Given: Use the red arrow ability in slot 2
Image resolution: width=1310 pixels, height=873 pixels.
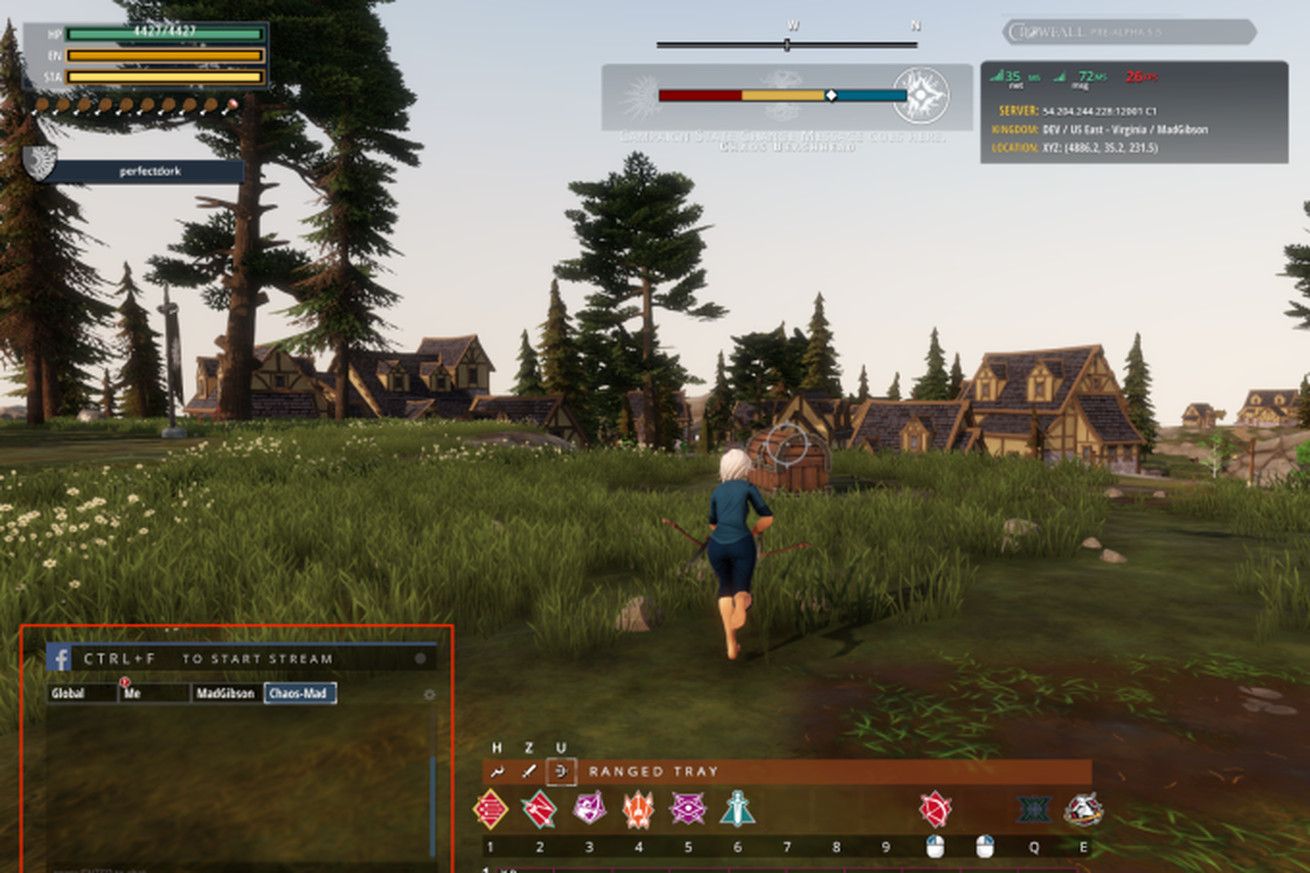Looking at the screenshot, I should pyautogui.click(x=539, y=809).
